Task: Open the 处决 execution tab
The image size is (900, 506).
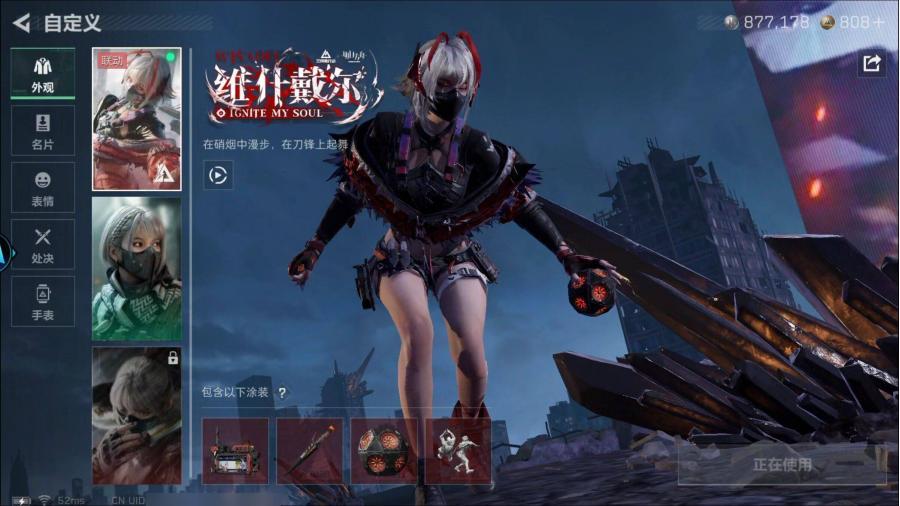Action: [x=42, y=244]
